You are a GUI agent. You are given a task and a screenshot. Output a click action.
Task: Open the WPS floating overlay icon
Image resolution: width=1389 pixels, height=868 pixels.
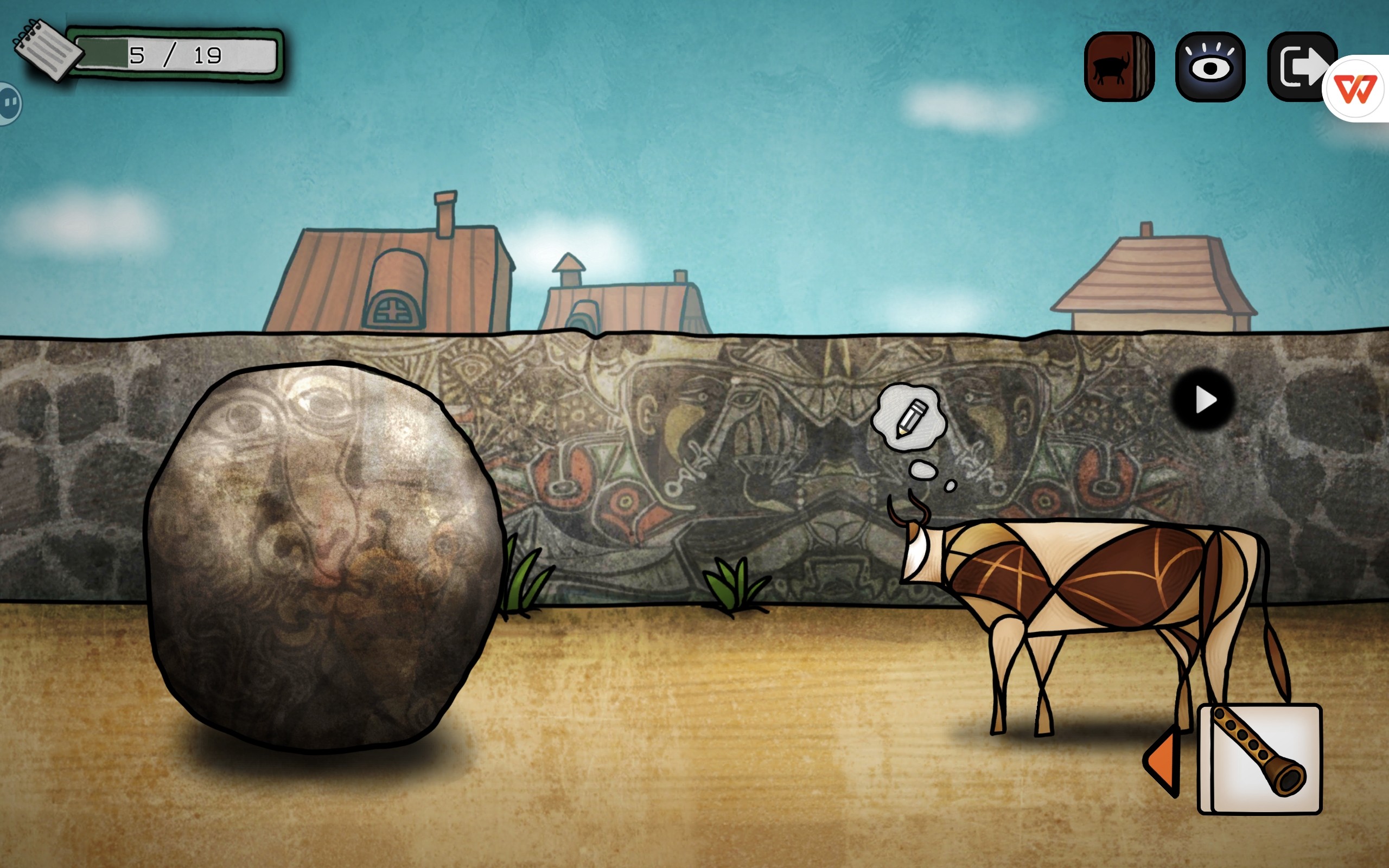click(1356, 90)
